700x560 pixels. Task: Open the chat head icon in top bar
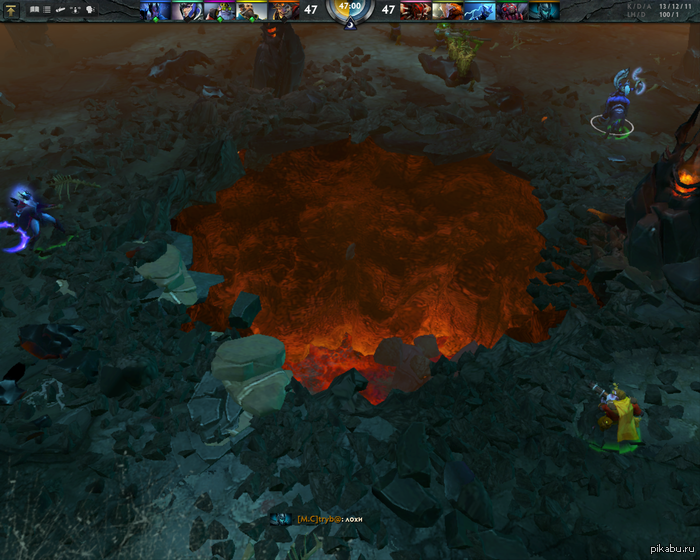(x=91, y=9)
